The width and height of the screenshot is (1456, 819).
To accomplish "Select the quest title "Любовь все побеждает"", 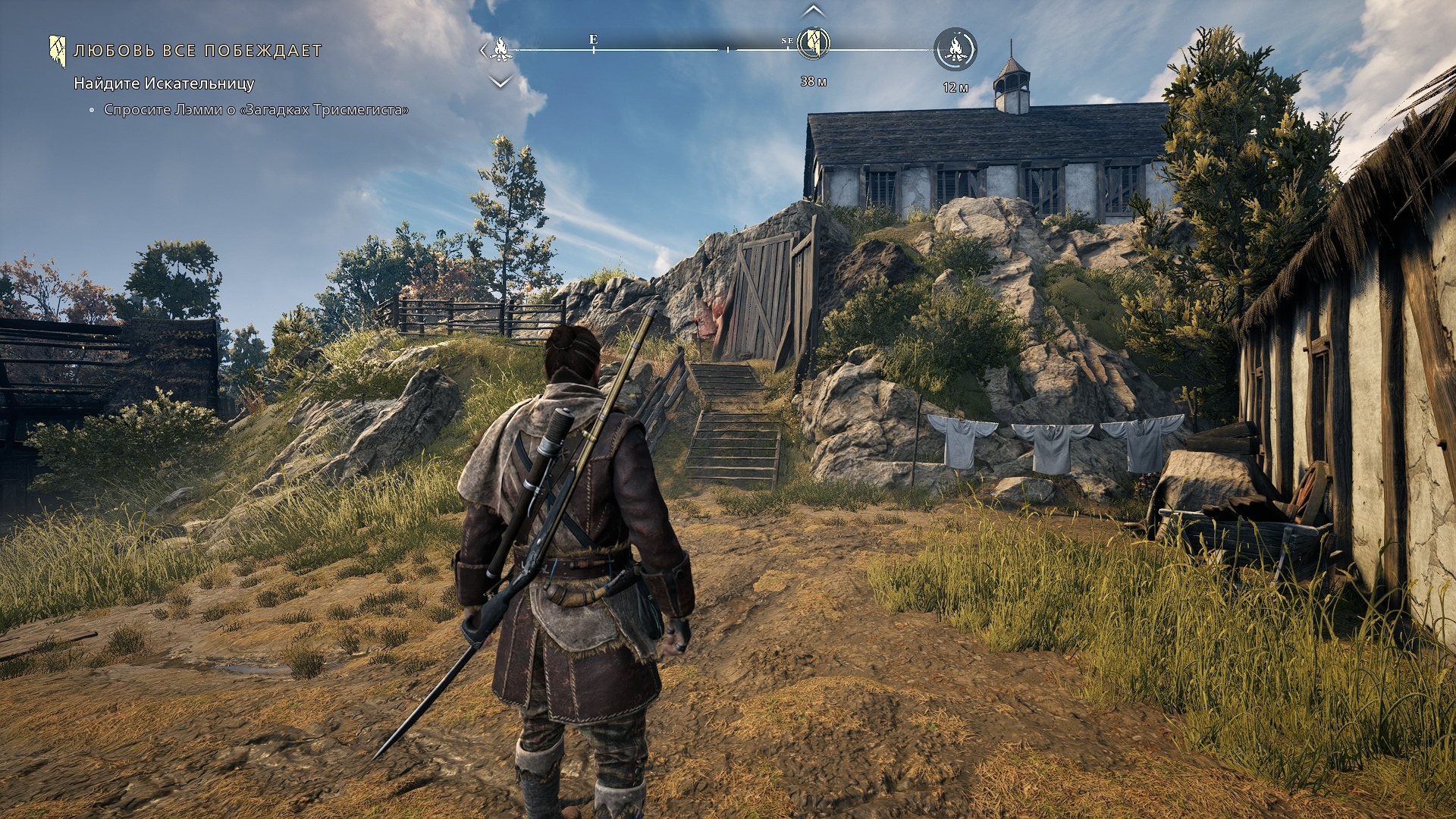I will [198, 51].
